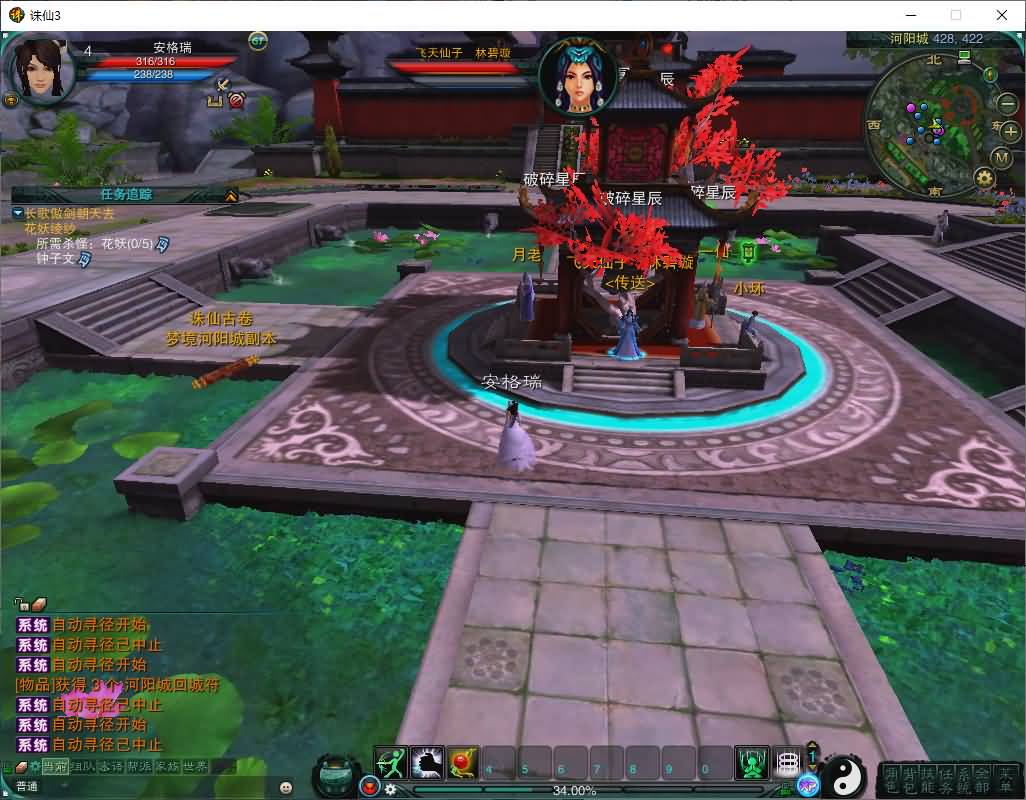Viewport: 1026px width, 800px height.
Task: Use the red orb item in the hotbar
Action: click(463, 764)
